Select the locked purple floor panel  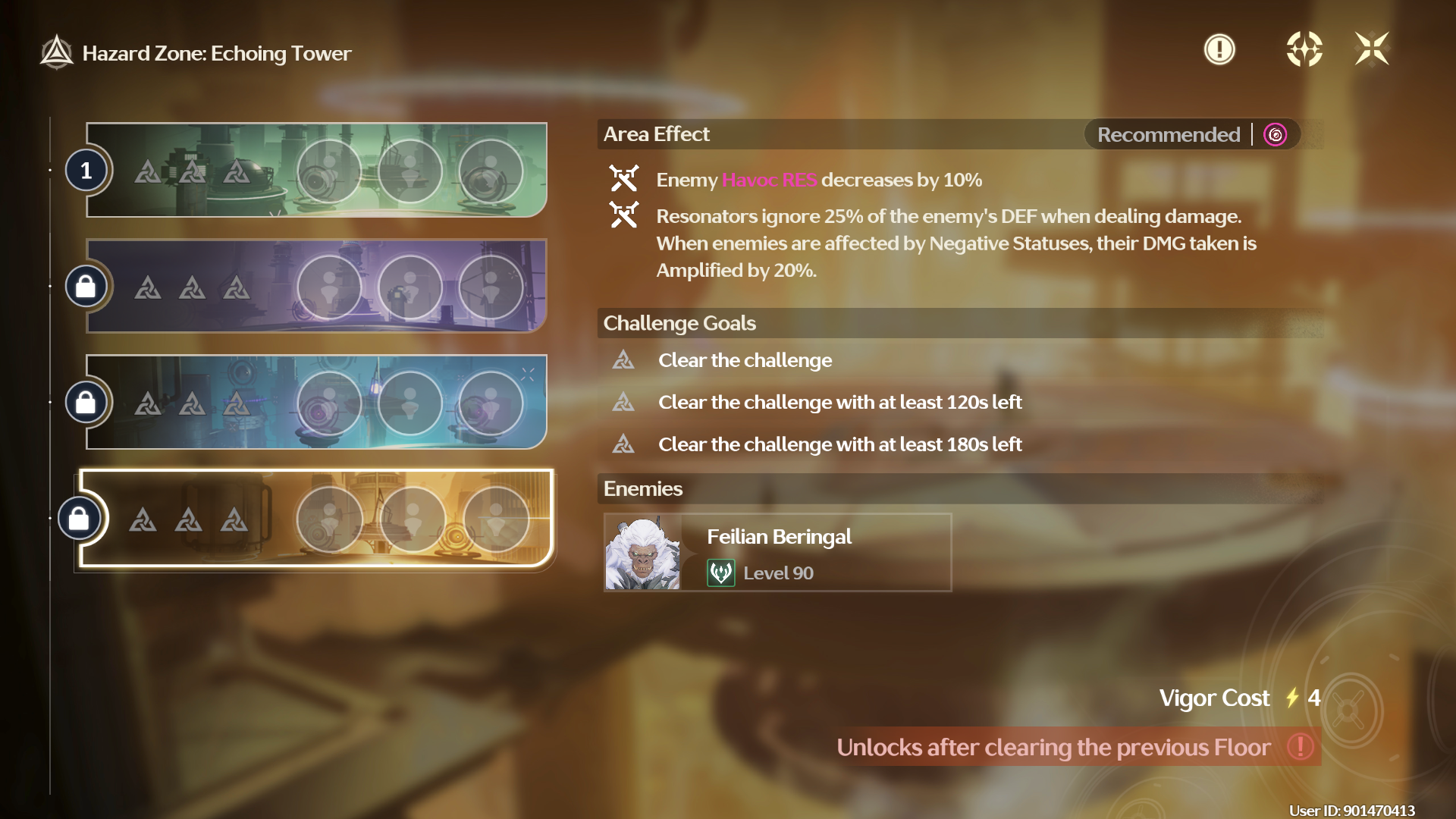point(316,287)
